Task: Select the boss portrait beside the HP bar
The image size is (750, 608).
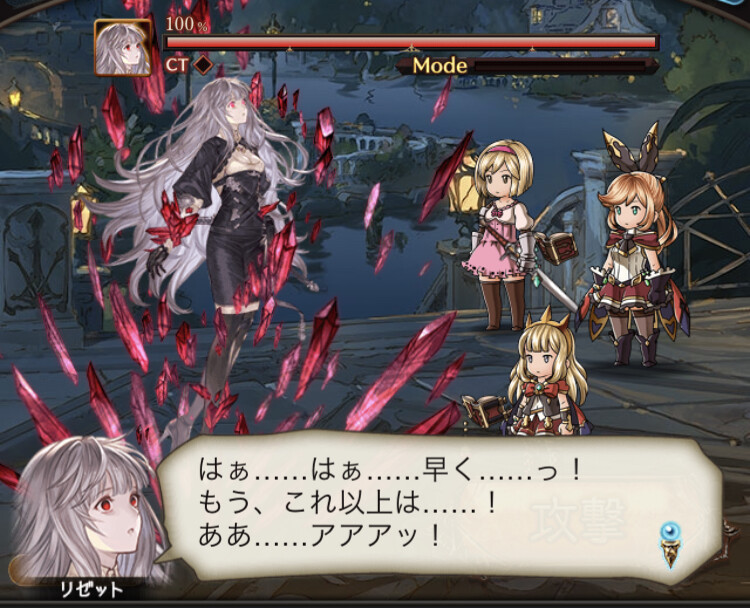Action: pyautogui.click(x=123, y=48)
